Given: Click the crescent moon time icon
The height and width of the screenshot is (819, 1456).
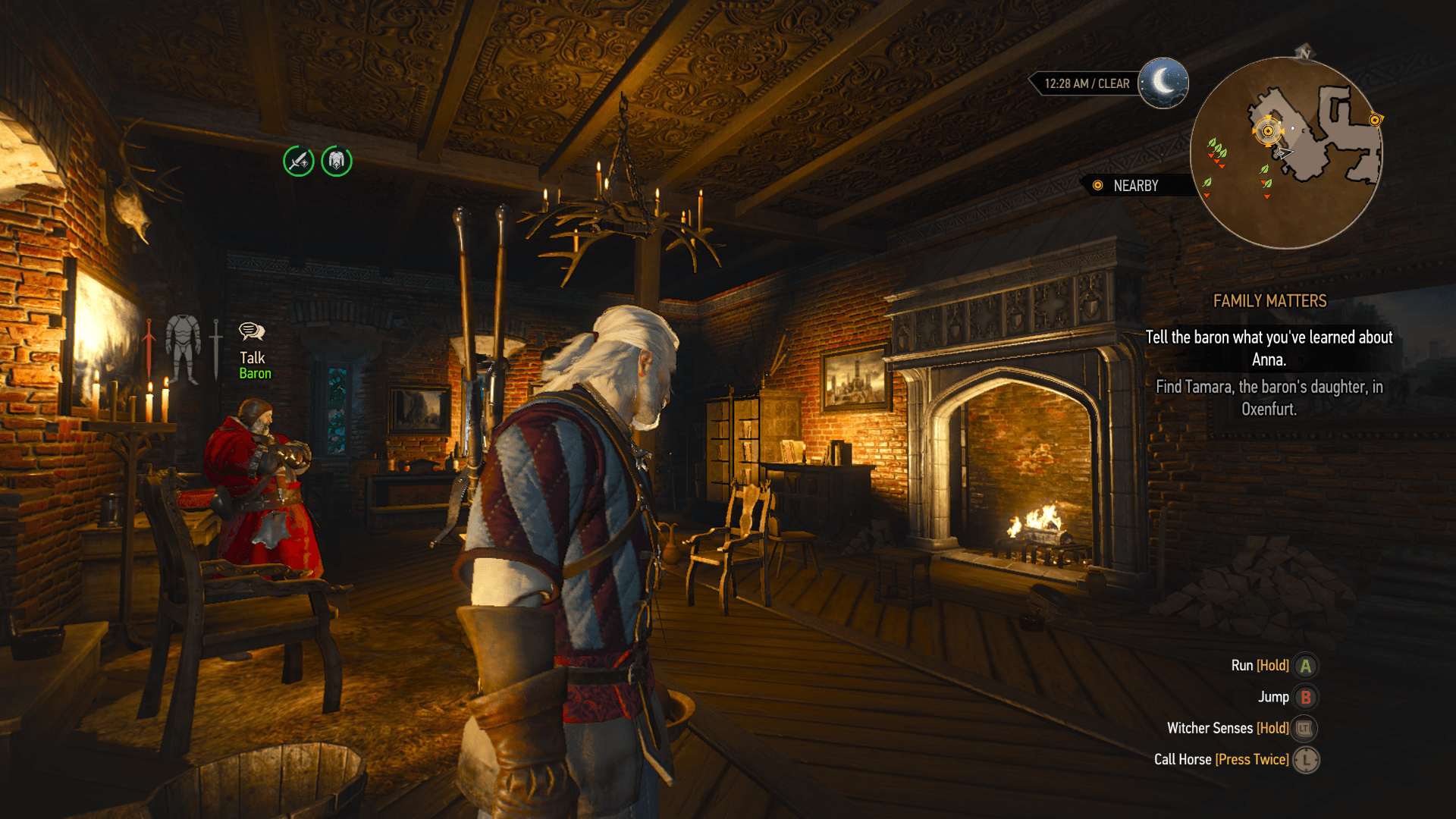Looking at the screenshot, I should click(1163, 83).
